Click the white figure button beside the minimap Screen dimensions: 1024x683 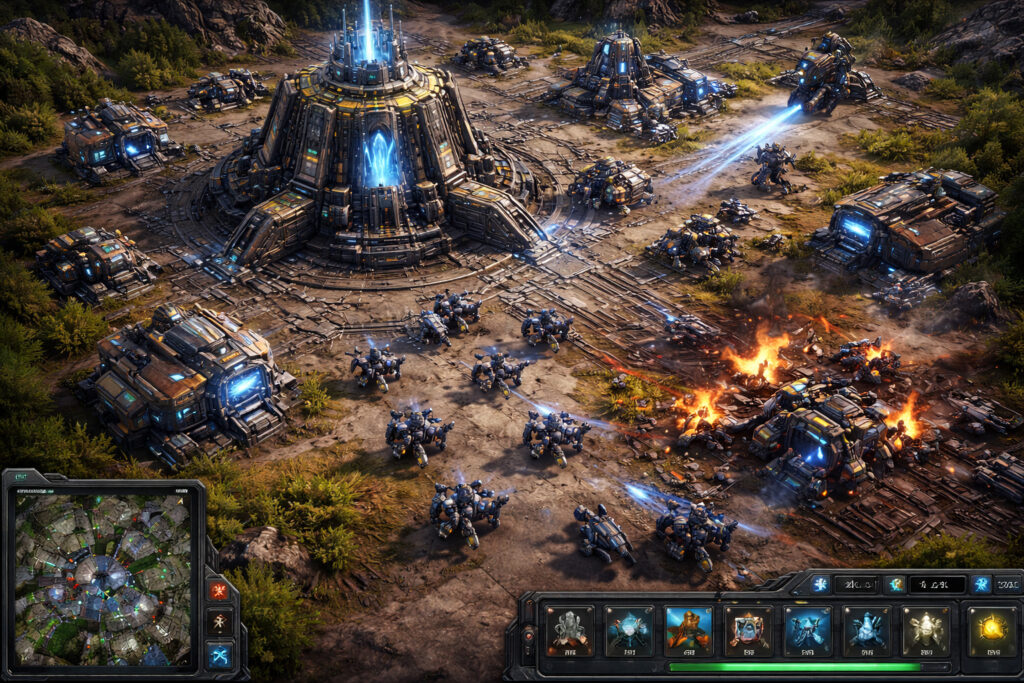click(219, 622)
